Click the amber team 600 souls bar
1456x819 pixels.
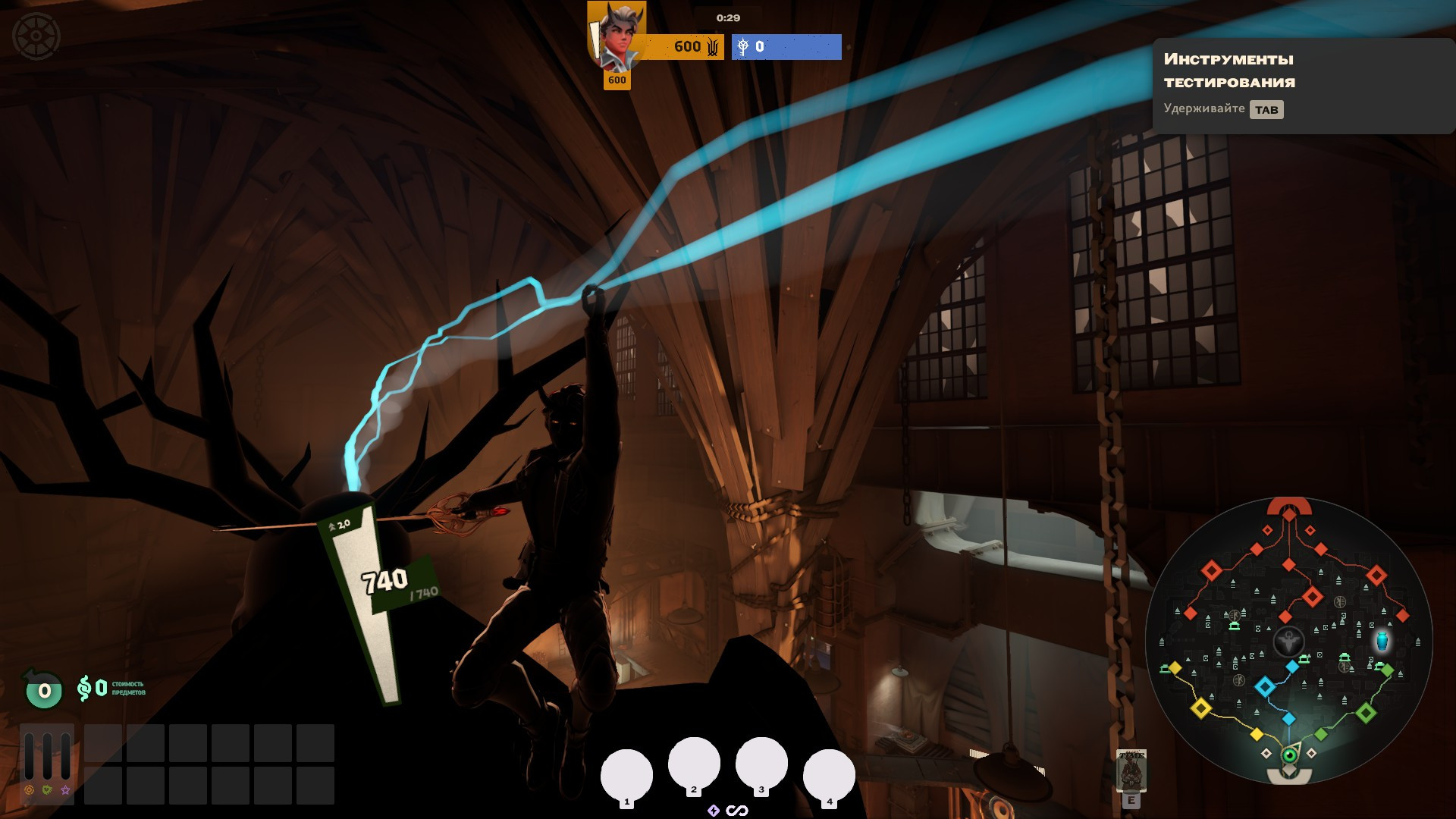(x=682, y=47)
